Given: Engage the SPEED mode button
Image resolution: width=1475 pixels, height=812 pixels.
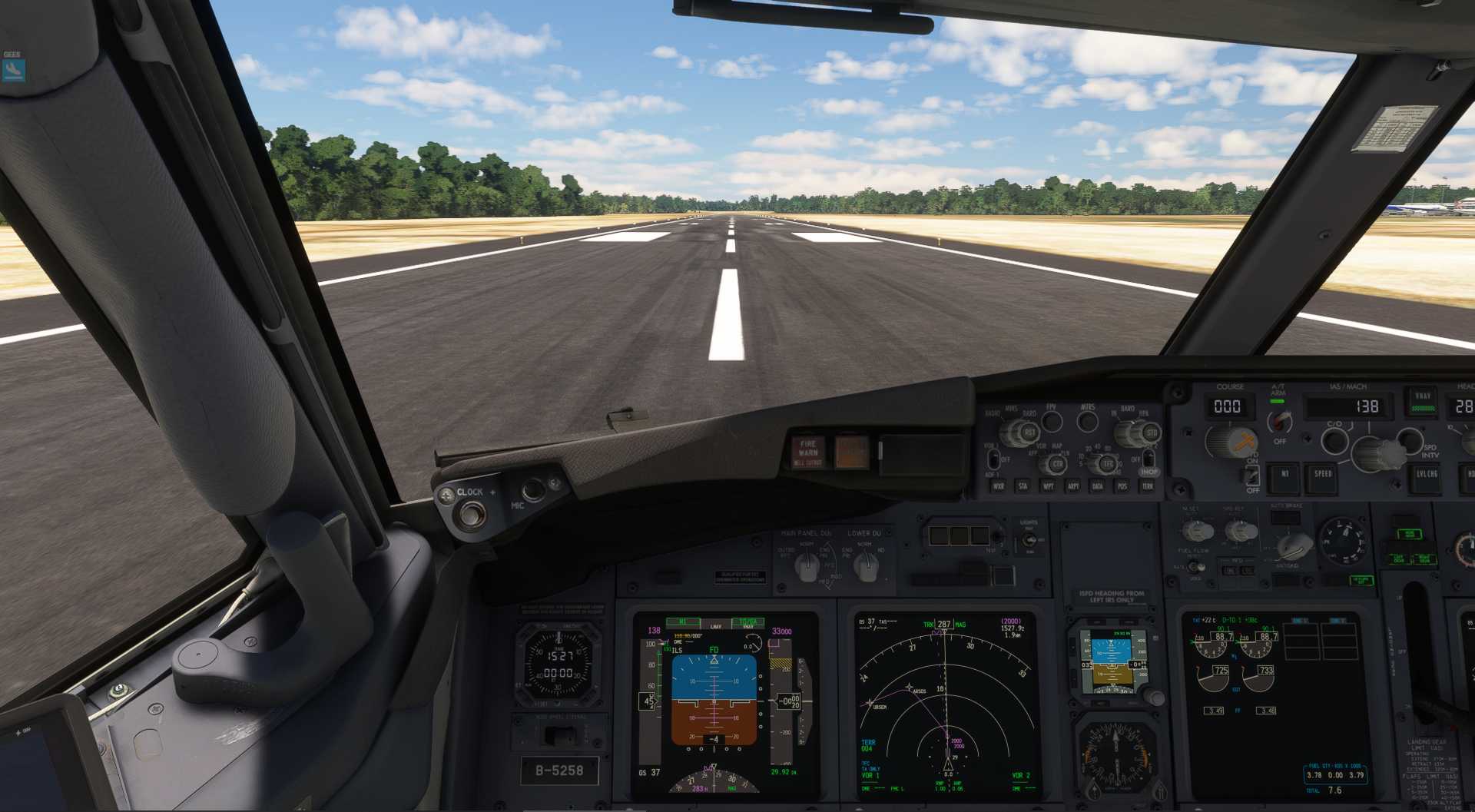Looking at the screenshot, I should pyautogui.click(x=1323, y=474).
